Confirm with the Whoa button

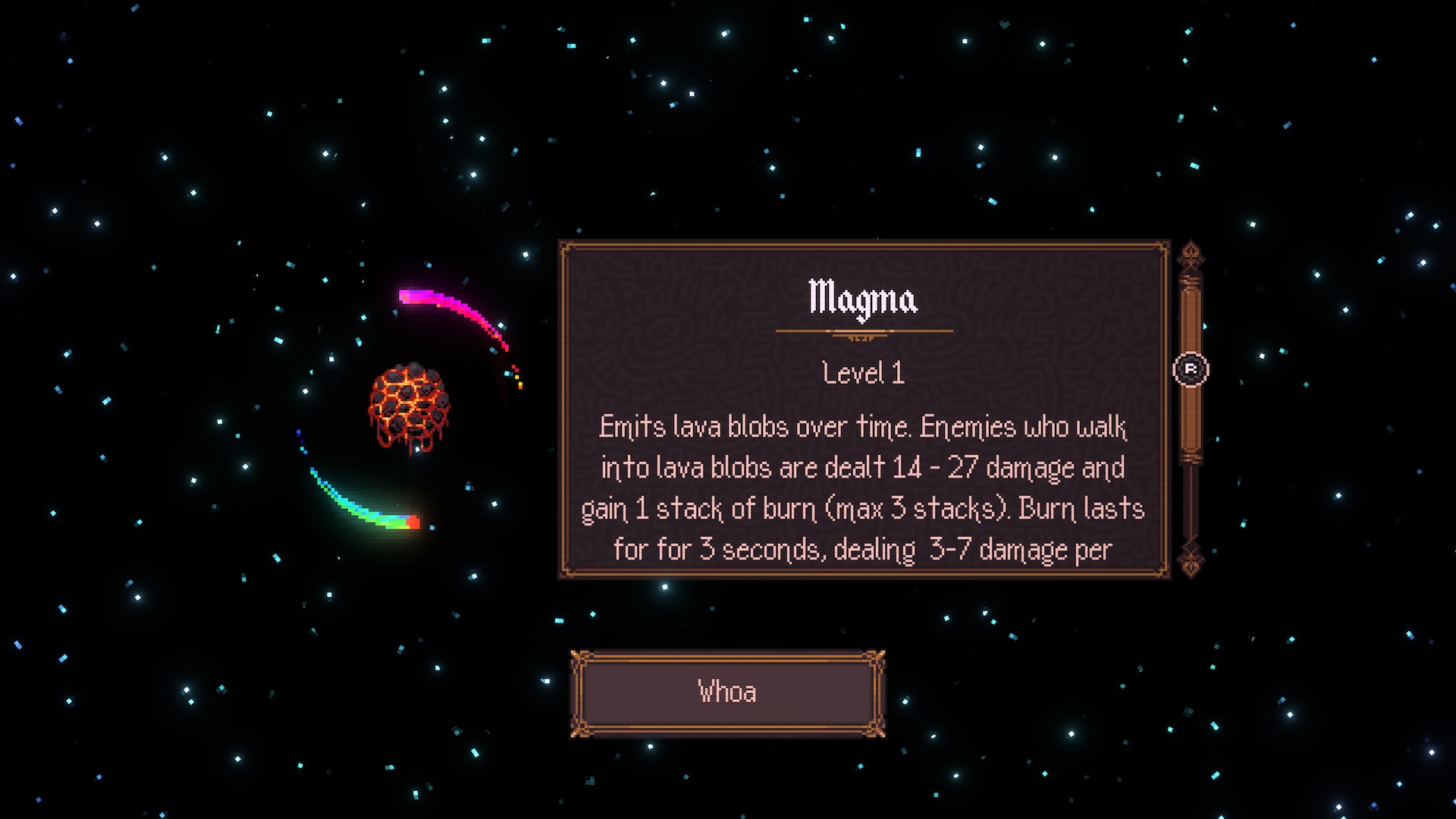click(x=727, y=692)
